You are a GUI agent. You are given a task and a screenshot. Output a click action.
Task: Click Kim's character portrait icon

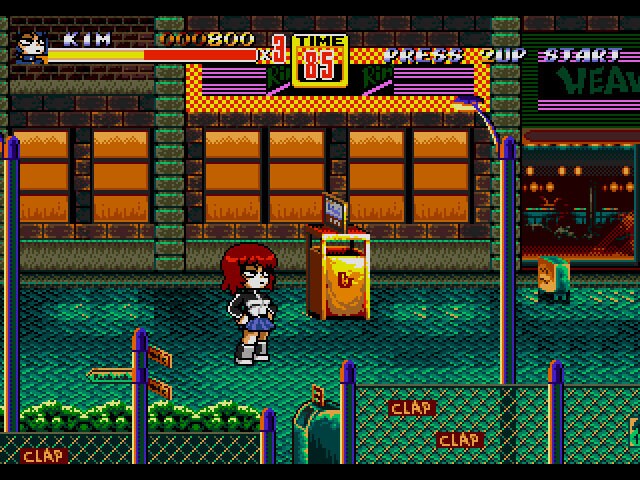pos(29,47)
